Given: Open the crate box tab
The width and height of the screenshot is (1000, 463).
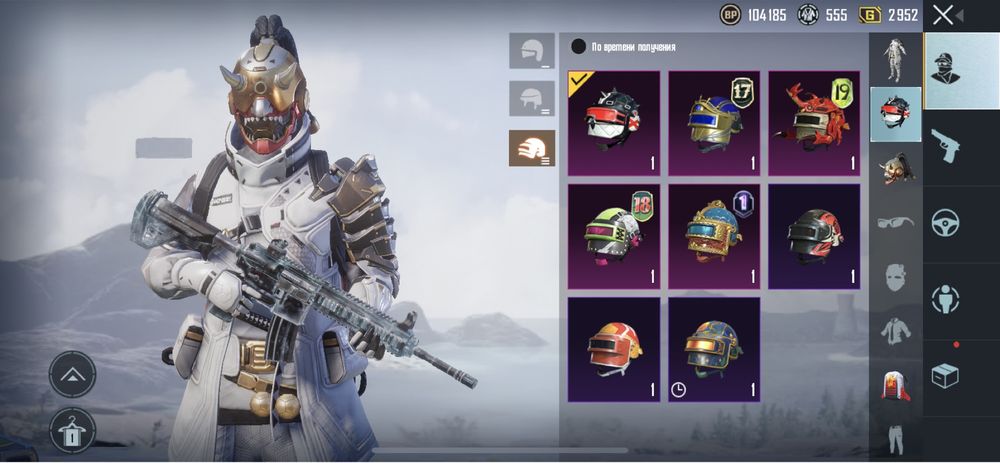Looking at the screenshot, I should click(x=946, y=376).
